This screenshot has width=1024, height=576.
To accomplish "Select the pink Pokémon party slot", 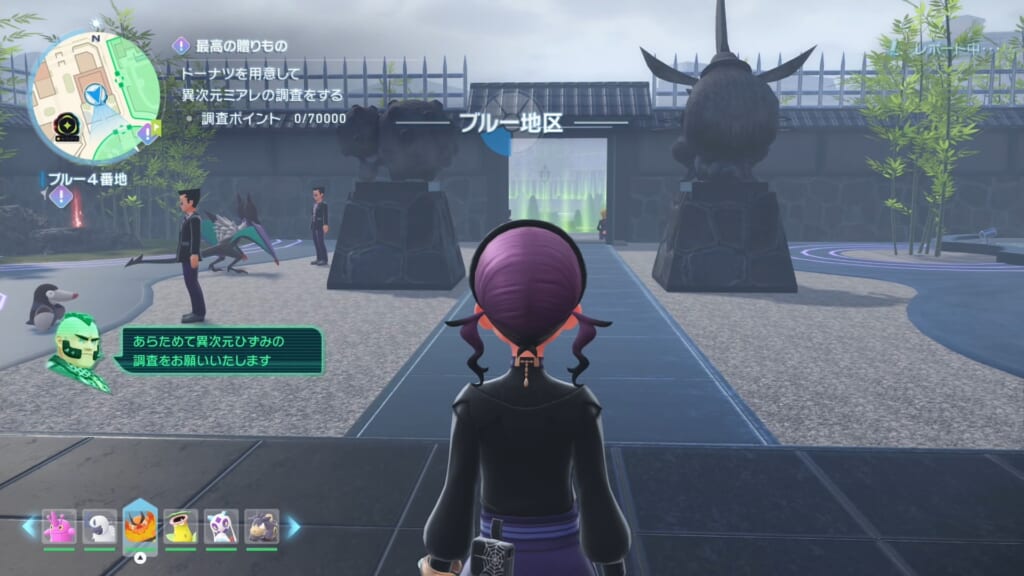I will (59, 526).
